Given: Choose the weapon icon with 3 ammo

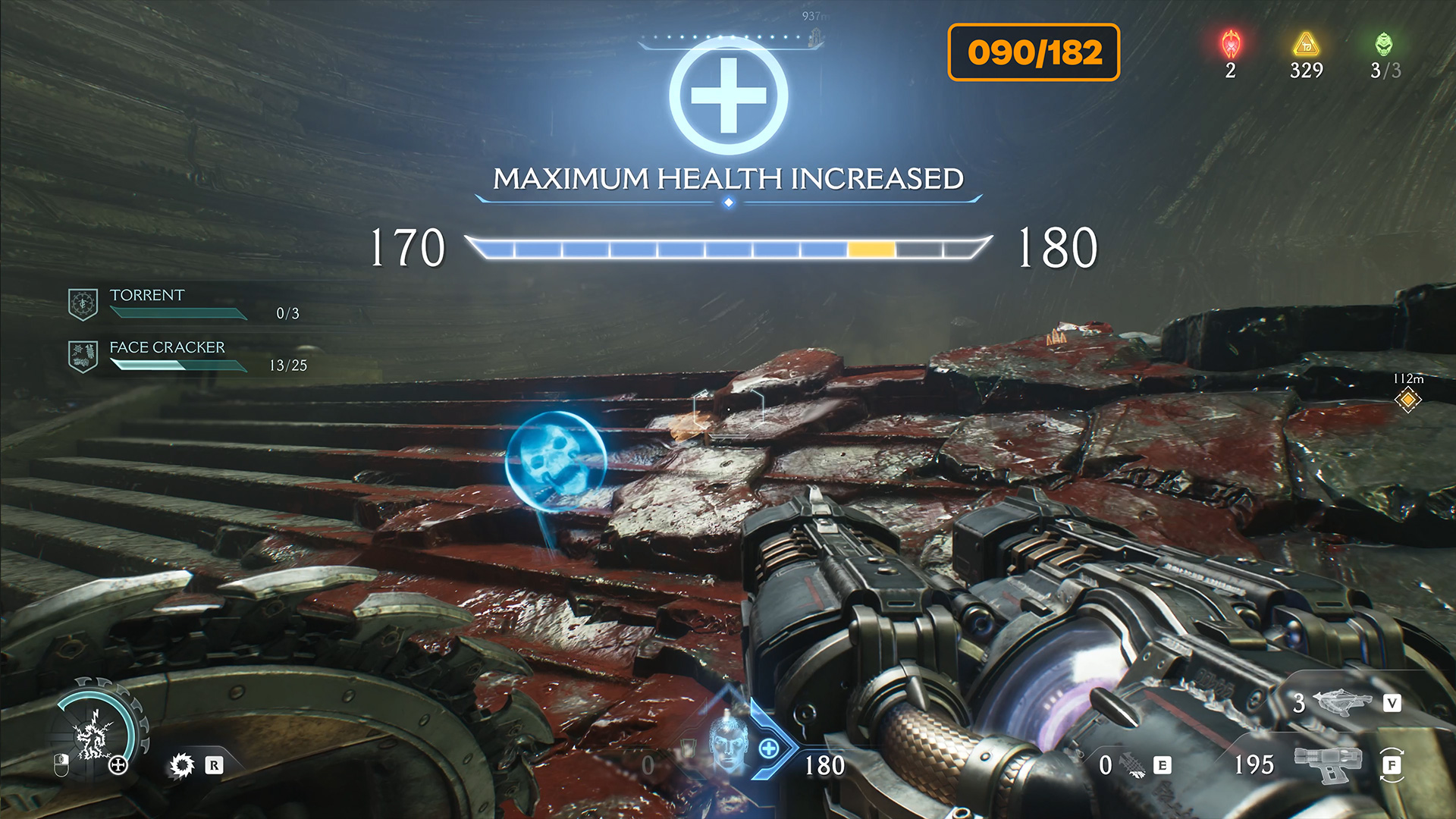Looking at the screenshot, I should tap(1341, 703).
